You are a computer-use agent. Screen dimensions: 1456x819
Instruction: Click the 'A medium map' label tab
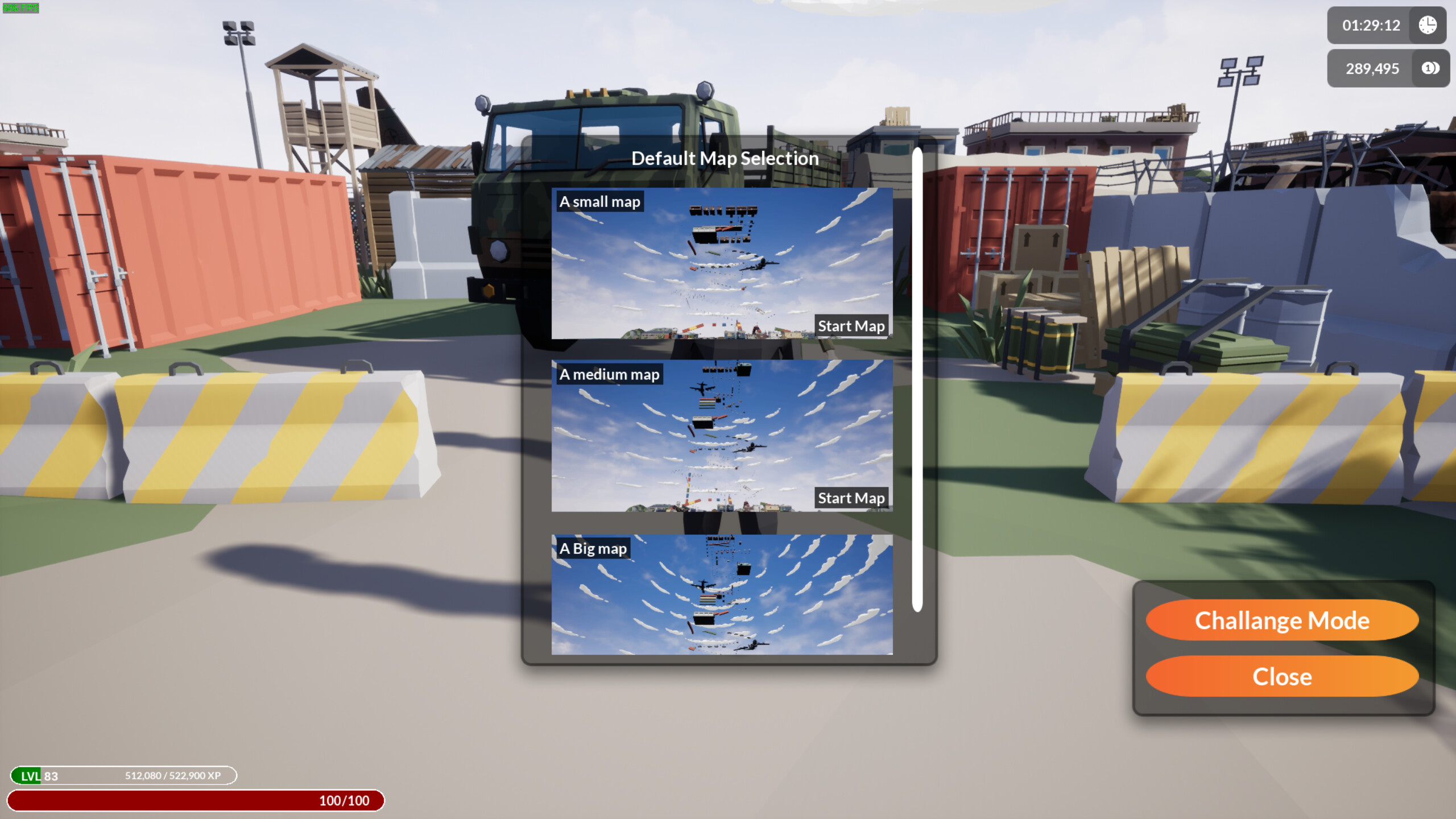pyautogui.click(x=610, y=374)
